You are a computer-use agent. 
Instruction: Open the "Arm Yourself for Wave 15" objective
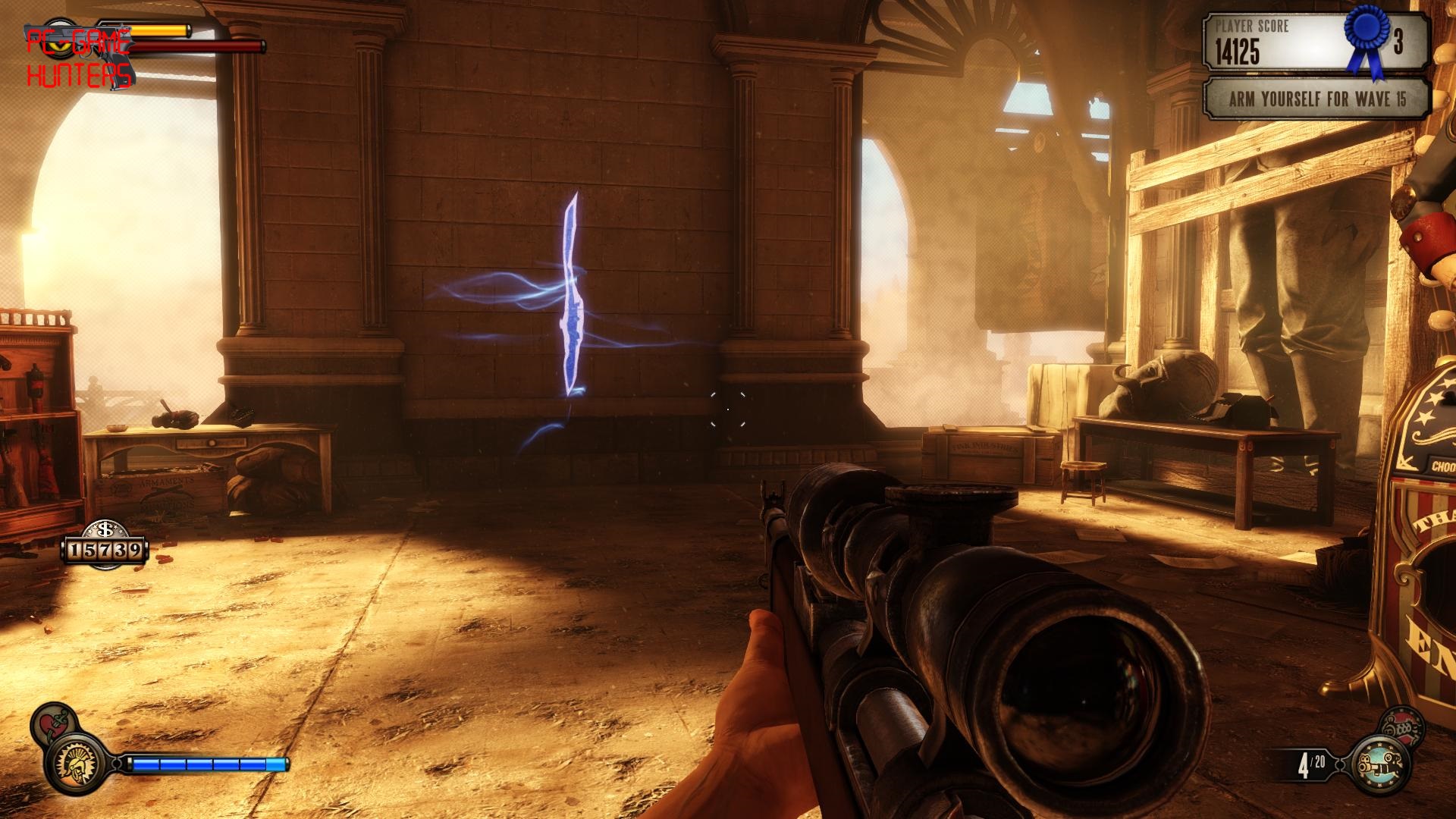(x=1316, y=99)
